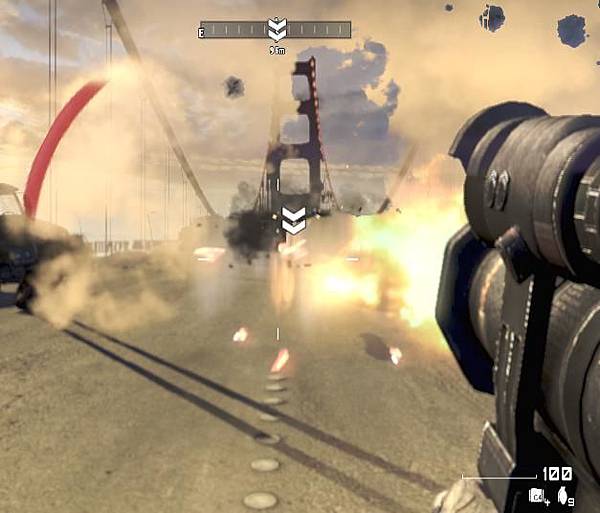The width and height of the screenshot is (600, 513).
Task: Select the objective chevron marker on the compass
Action: [x=277, y=29]
